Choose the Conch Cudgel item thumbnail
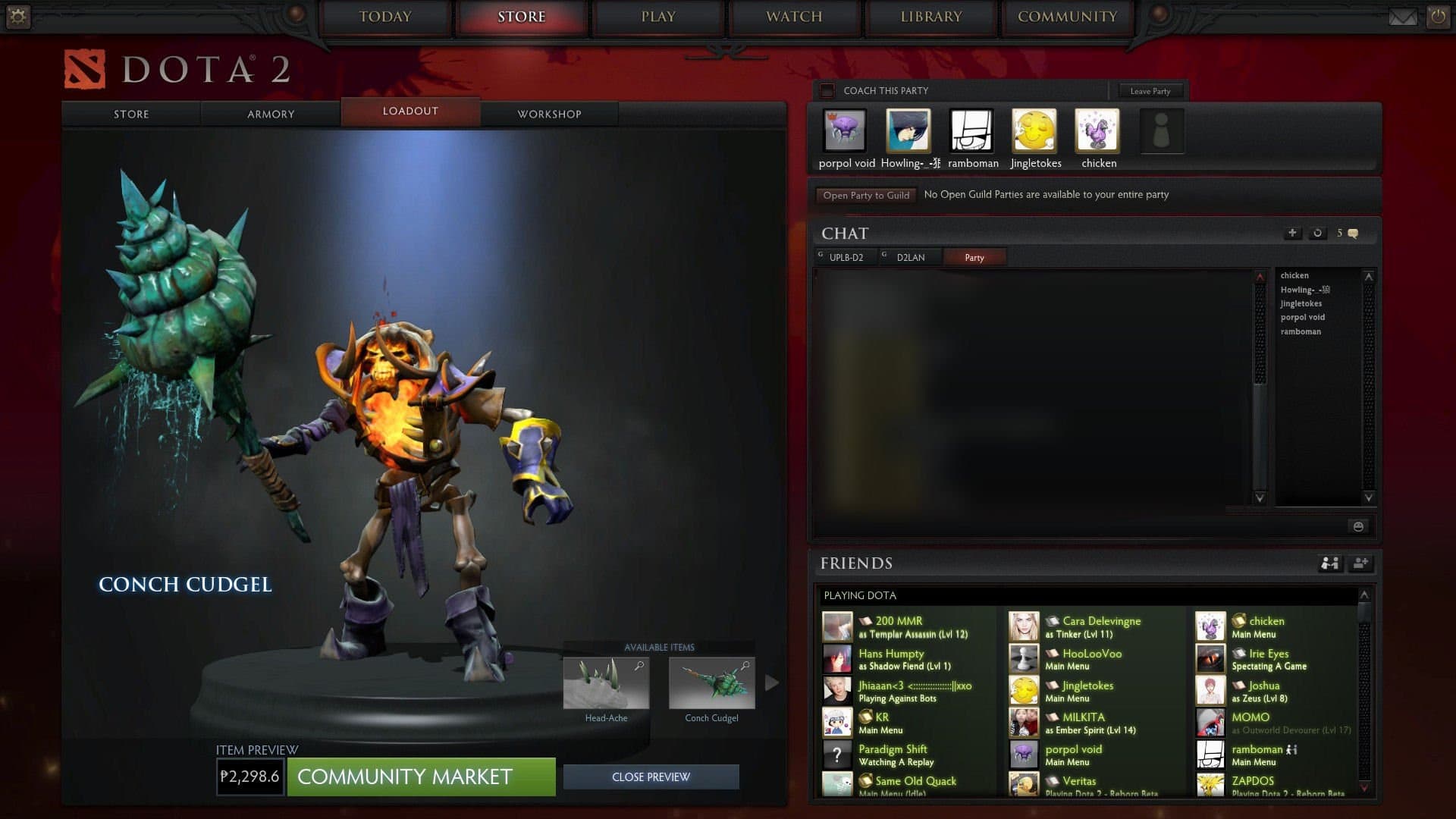 point(711,683)
